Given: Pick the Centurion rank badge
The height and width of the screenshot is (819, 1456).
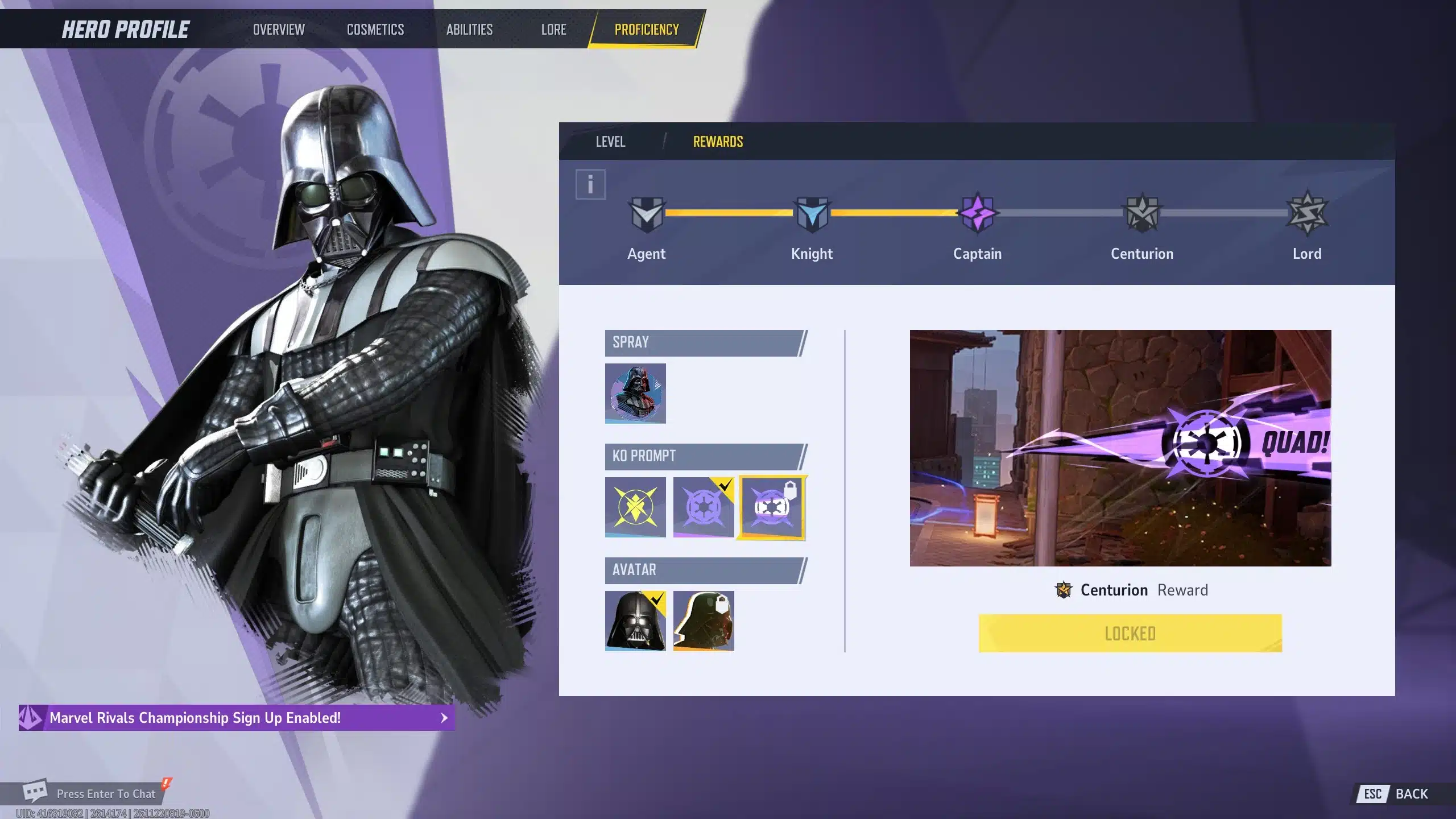Looking at the screenshot, I should (1142, 214).
